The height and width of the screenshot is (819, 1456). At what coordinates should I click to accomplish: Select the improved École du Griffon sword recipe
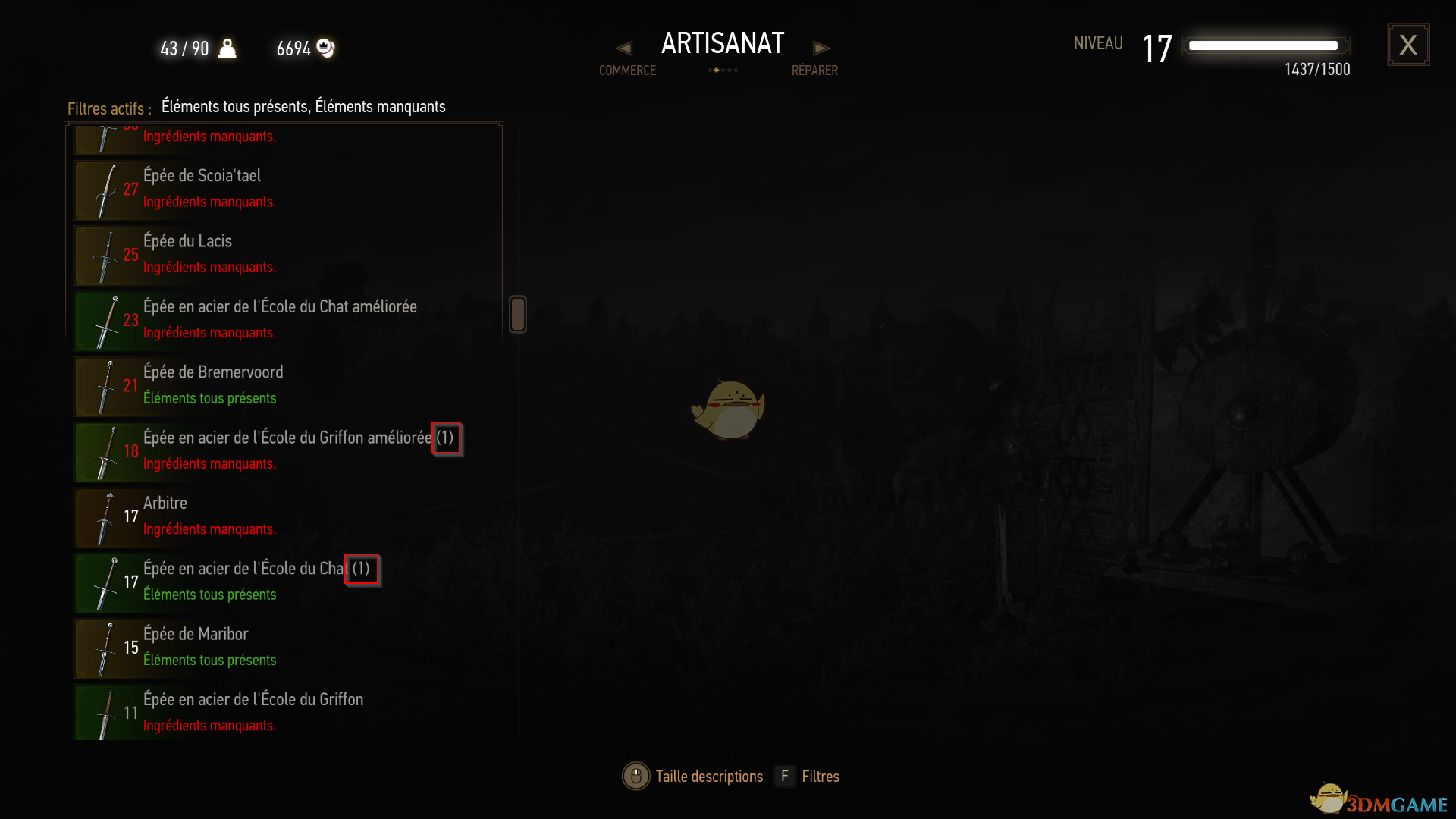coord(265,452)
